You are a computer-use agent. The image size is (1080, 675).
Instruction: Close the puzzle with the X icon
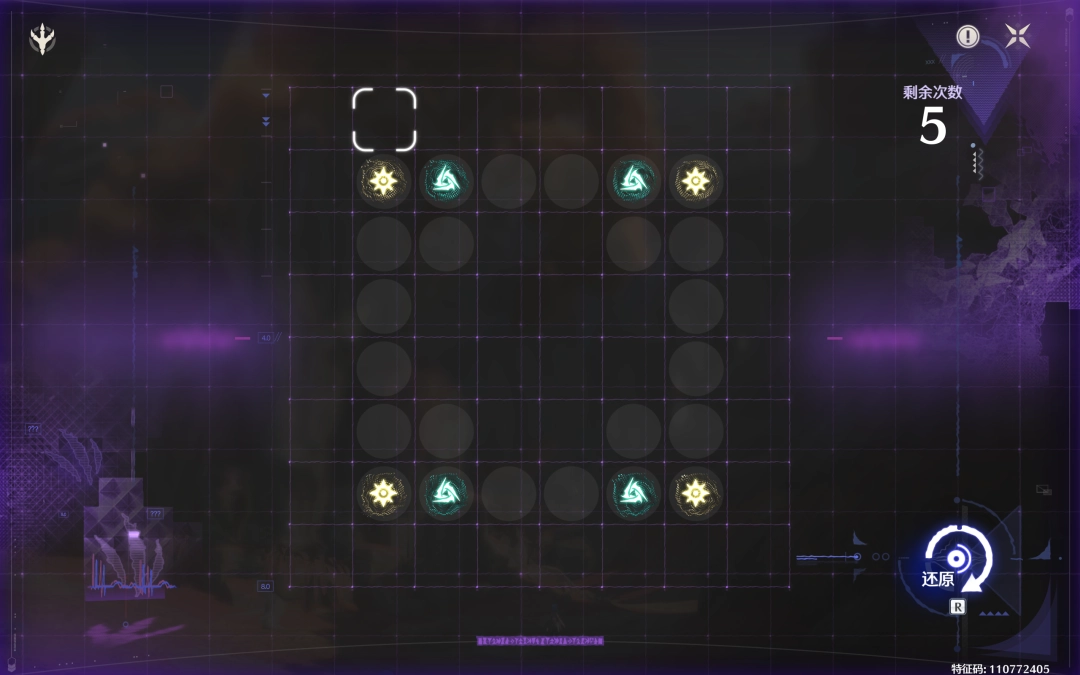(1017, 37)
